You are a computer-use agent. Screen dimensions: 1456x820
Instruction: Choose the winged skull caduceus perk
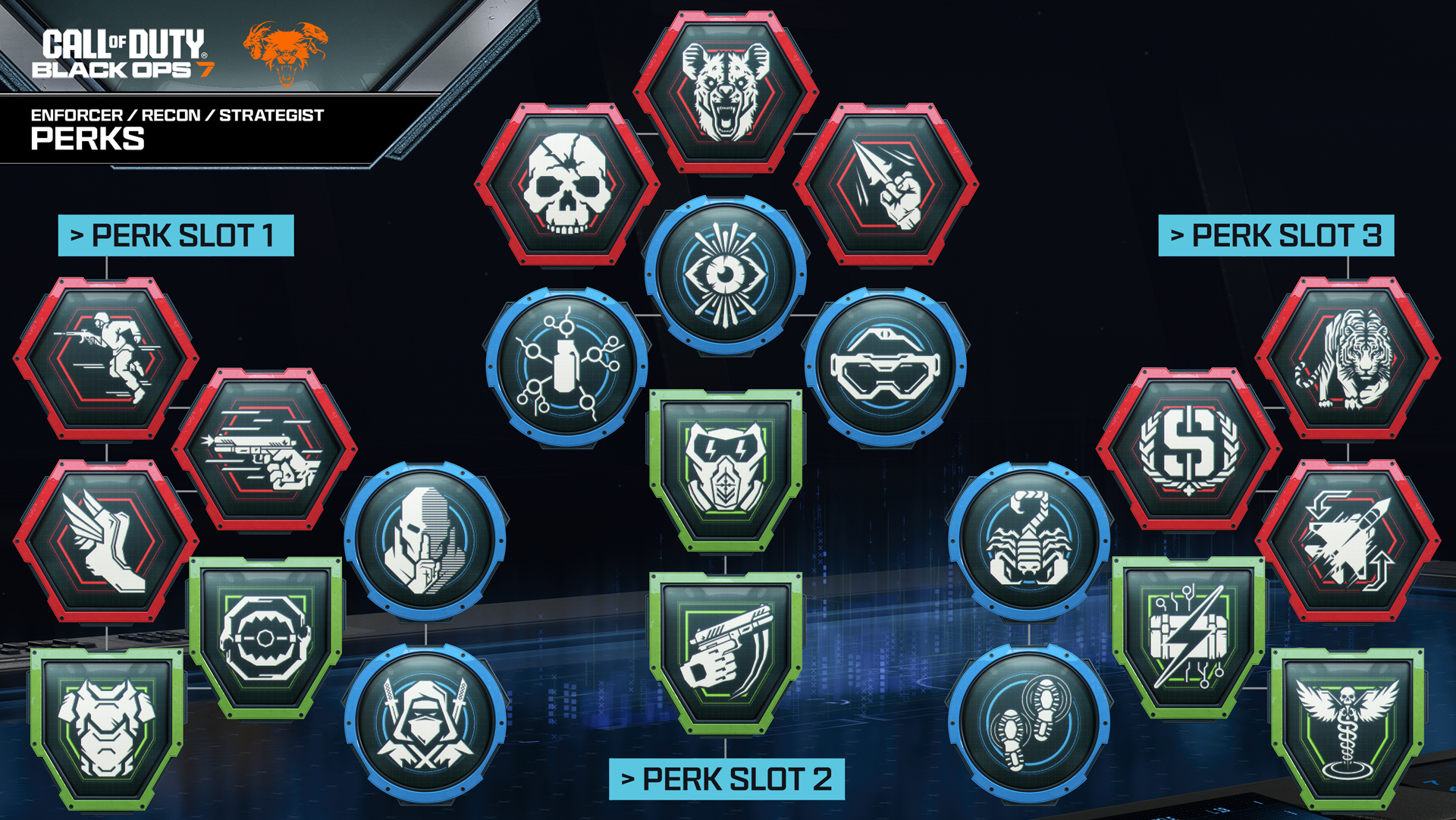[x=1348, y=727]
